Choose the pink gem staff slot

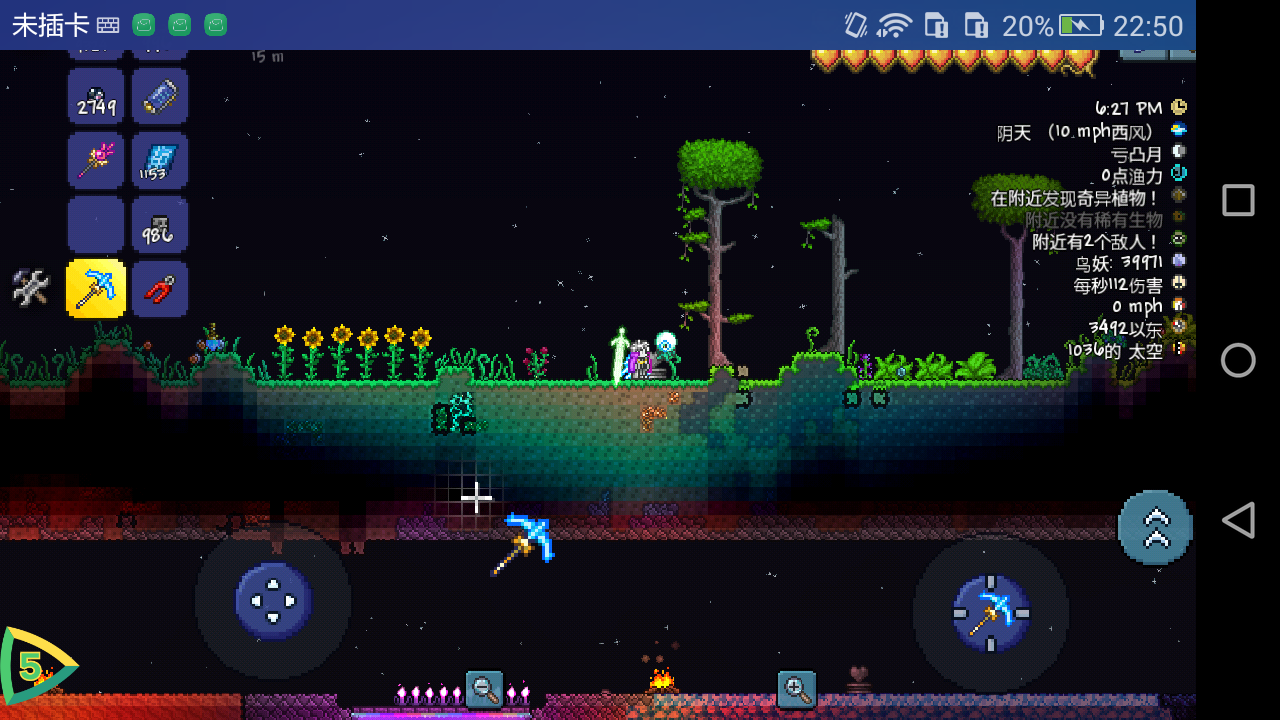[96, 161]
